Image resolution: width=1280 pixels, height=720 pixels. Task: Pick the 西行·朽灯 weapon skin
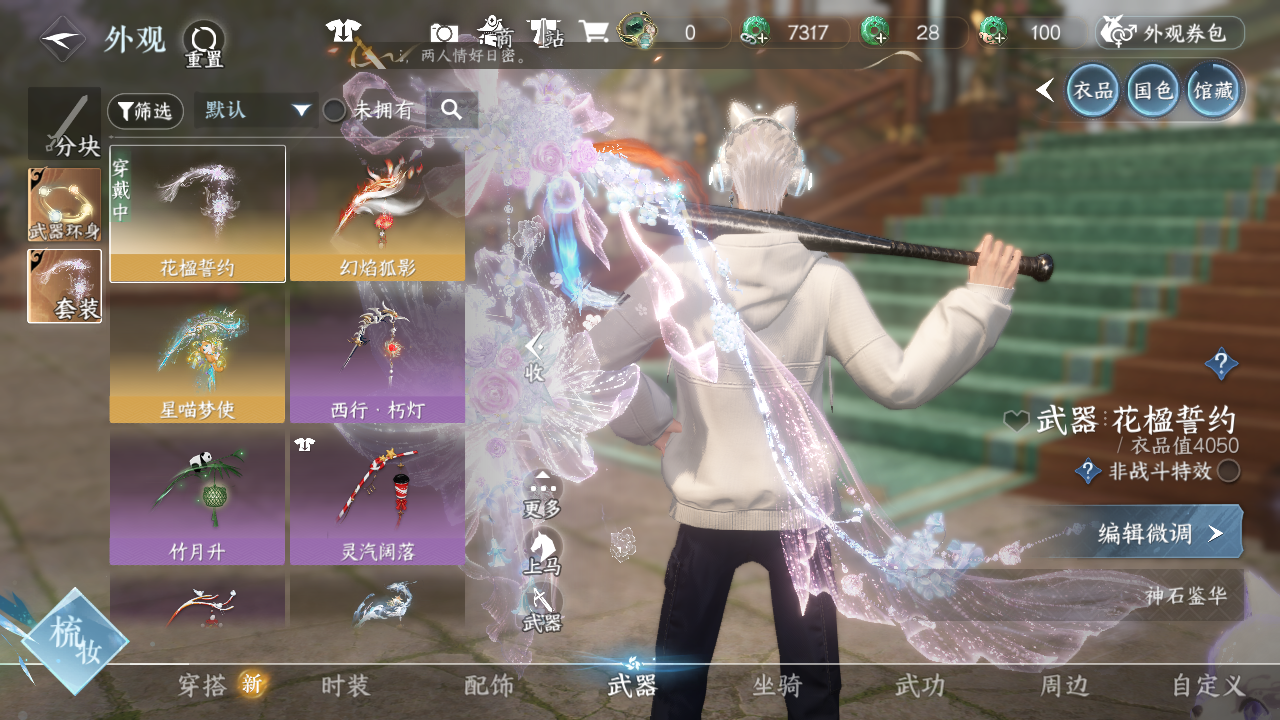pyautogui.click(x=377, y=355)
